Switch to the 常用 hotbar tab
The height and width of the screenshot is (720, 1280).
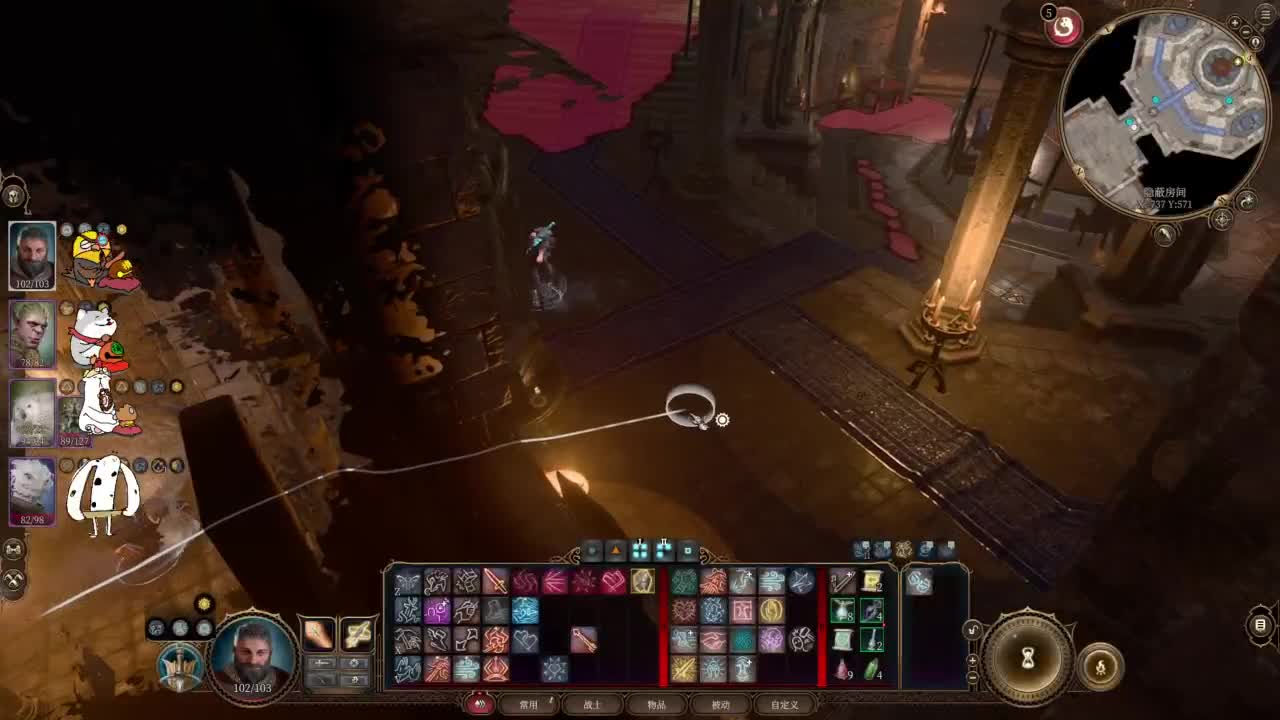(x=529, y=704)
